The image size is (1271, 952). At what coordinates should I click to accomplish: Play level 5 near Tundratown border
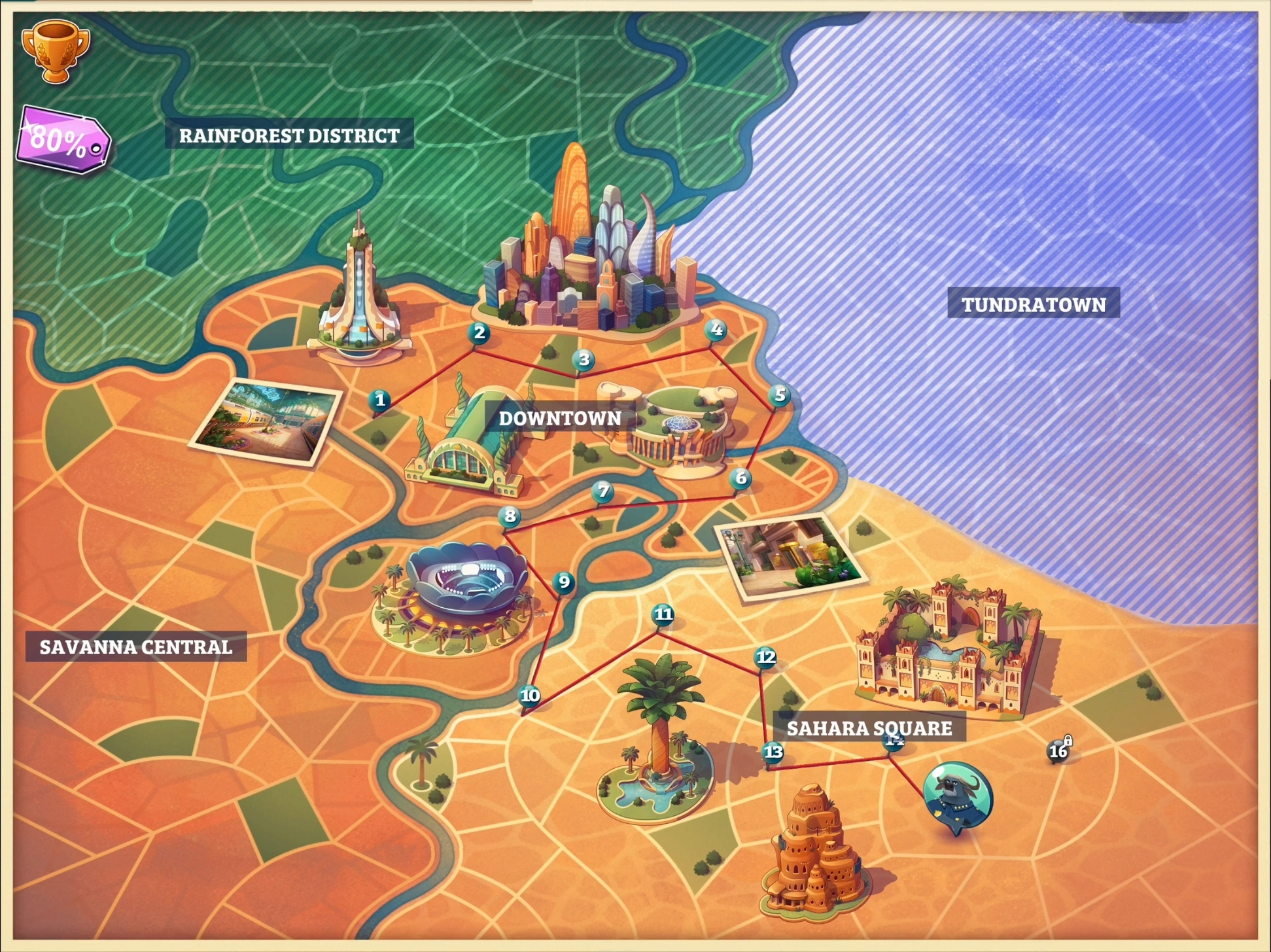point(779,396)
